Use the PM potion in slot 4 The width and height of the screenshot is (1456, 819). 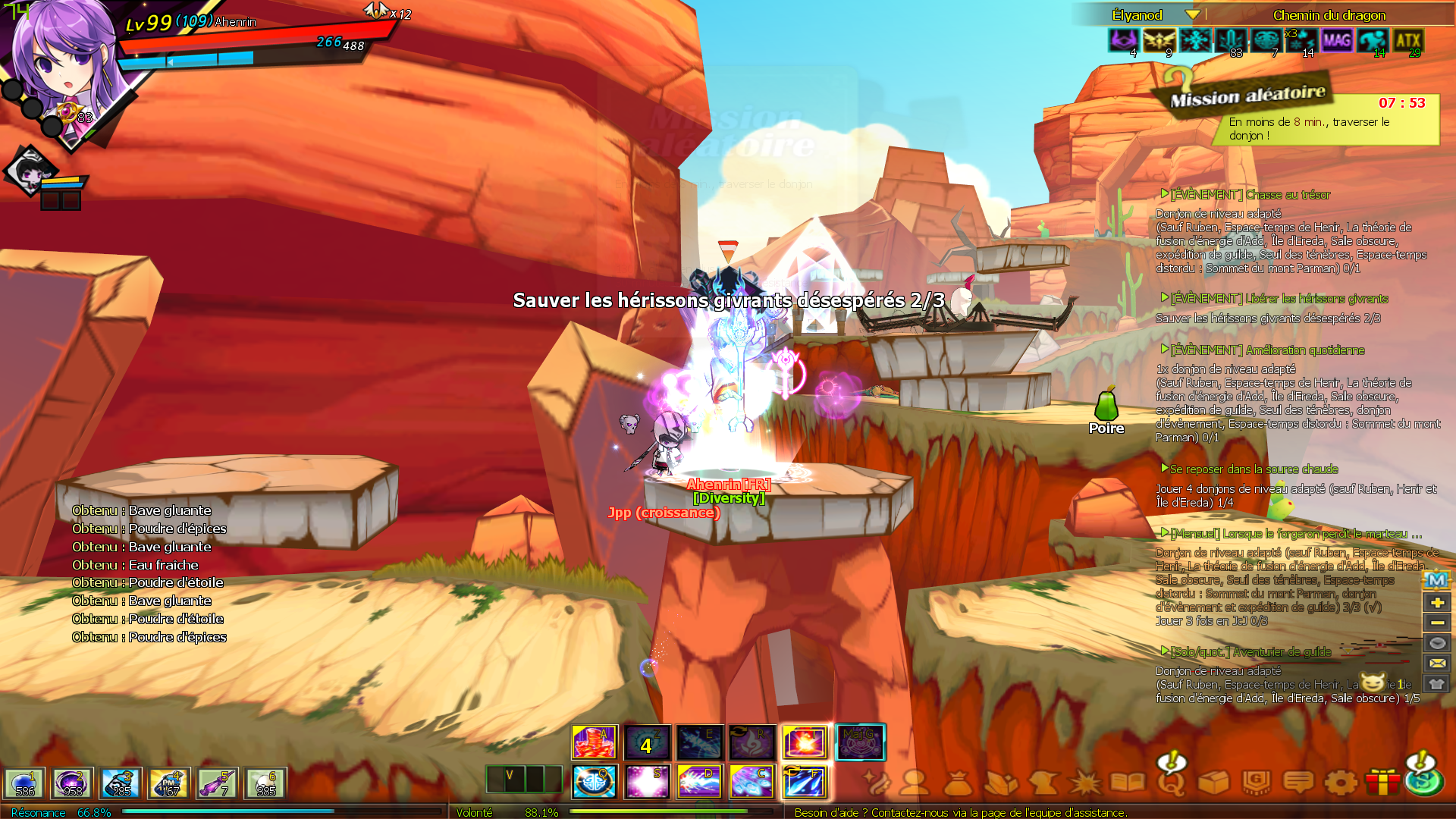click(169, 783)
